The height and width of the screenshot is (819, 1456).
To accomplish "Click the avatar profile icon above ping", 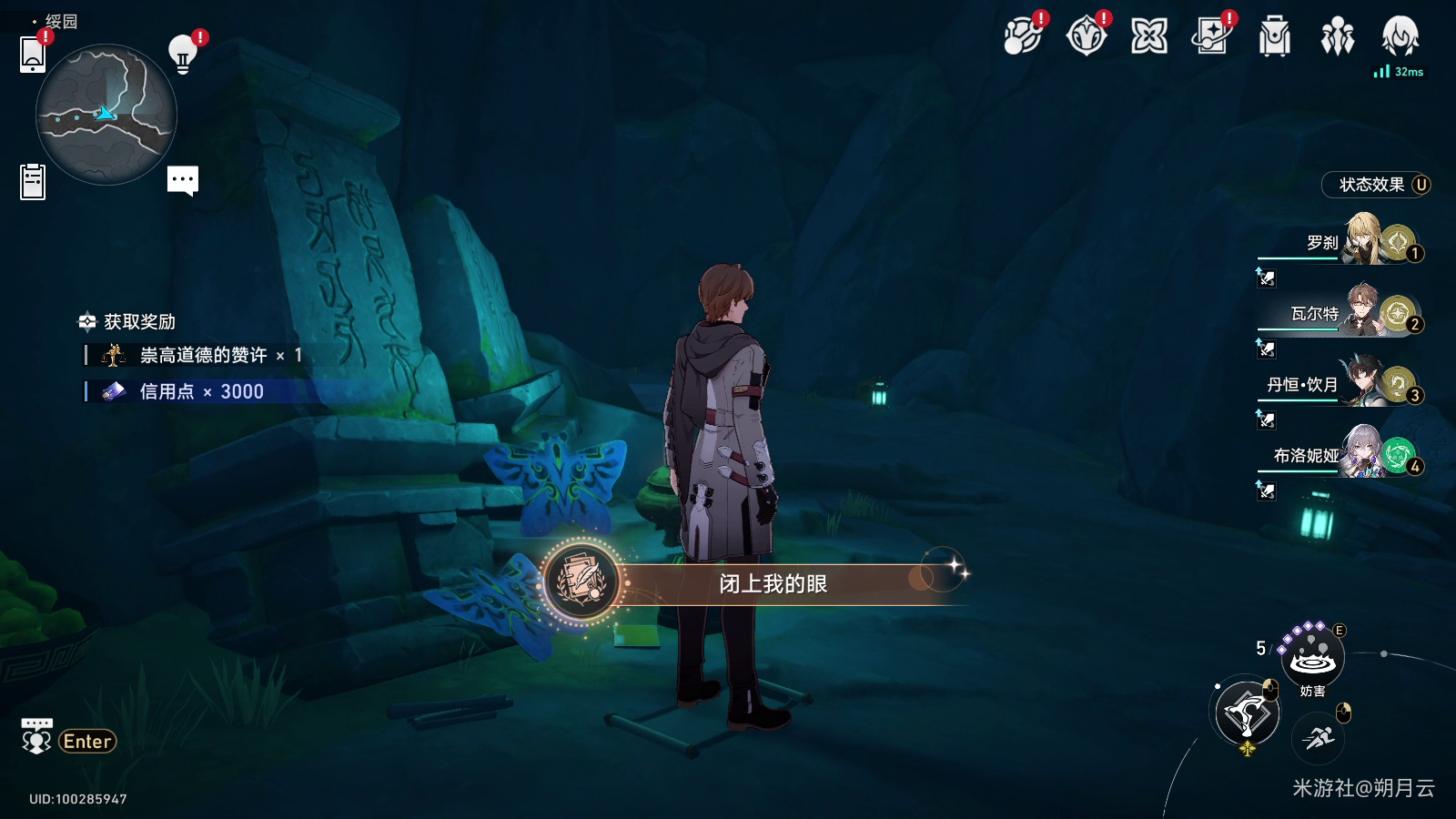I will [x=1400, y=37].
